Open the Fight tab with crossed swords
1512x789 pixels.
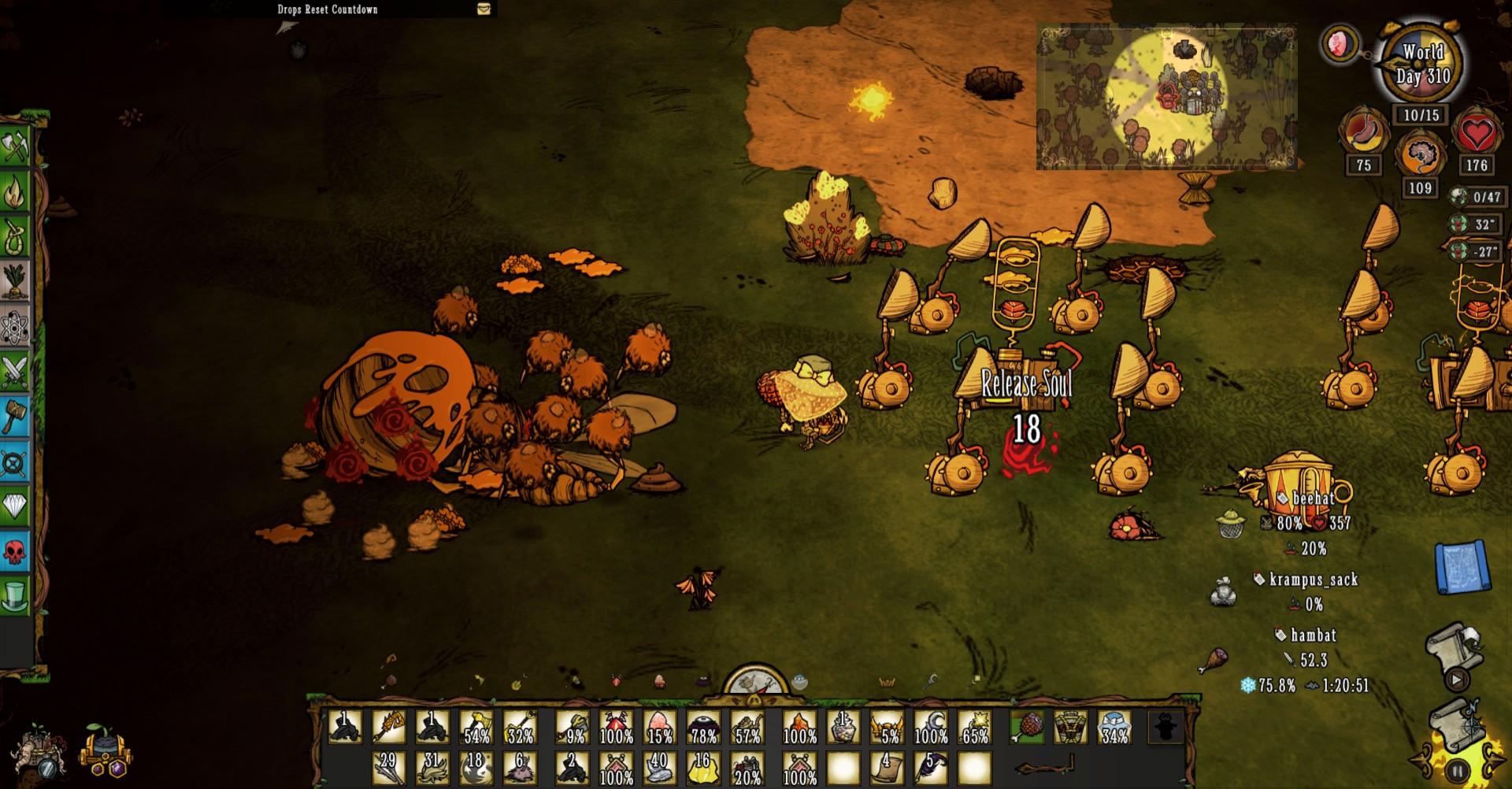tap(15, 371)
